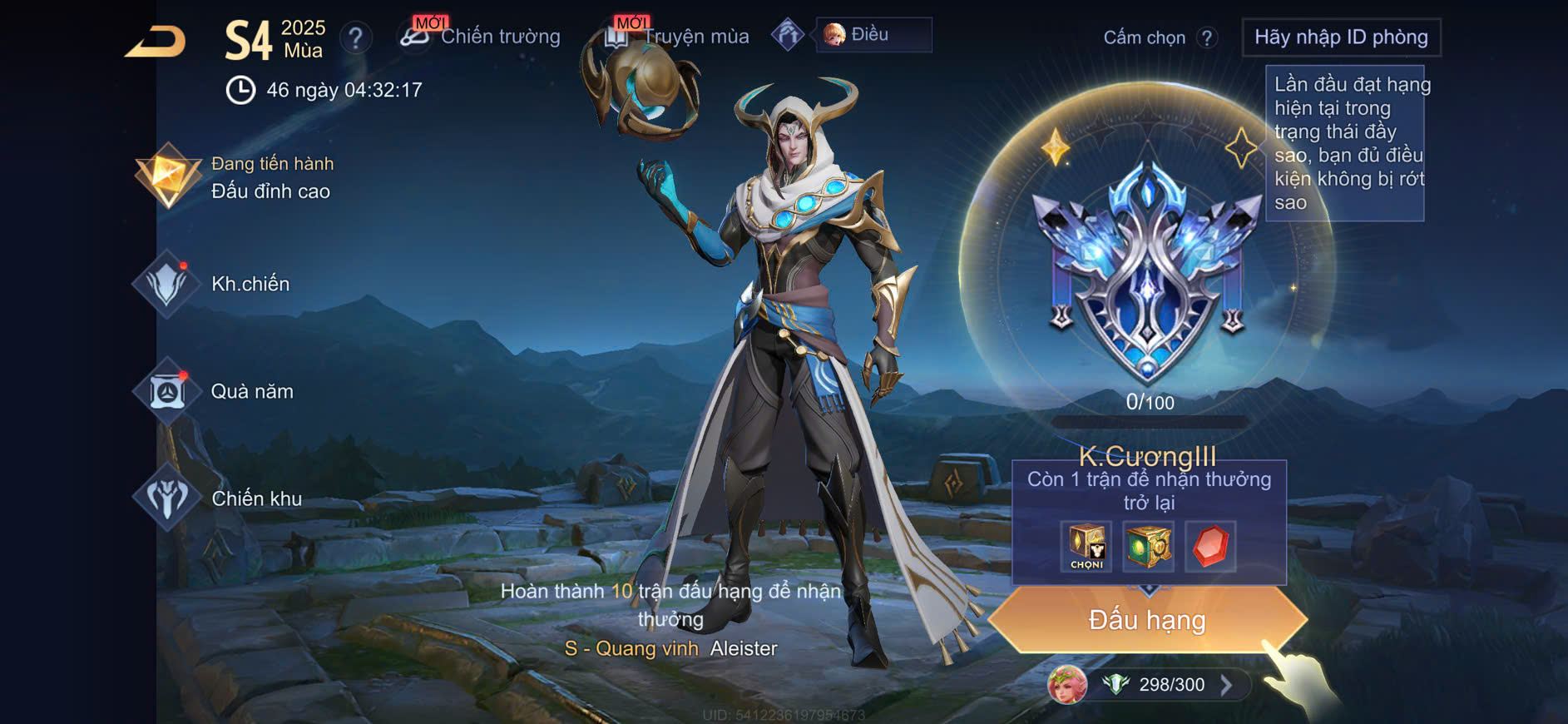The image size is (1568, 724).
Task: View the red ruby reward
Action: 1210,546
